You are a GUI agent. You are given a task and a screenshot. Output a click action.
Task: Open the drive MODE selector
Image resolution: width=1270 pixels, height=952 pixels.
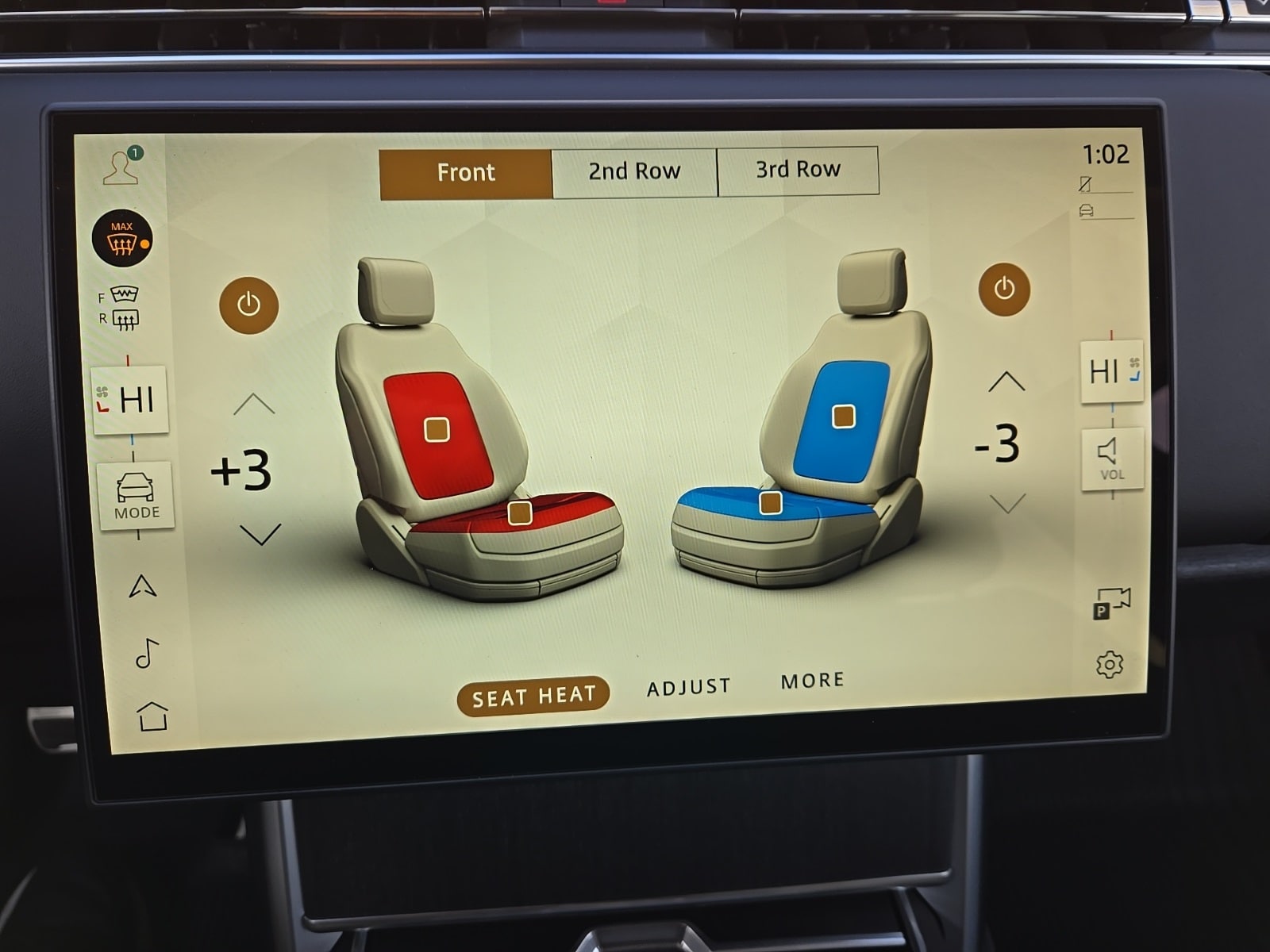[x=136, y=495]
